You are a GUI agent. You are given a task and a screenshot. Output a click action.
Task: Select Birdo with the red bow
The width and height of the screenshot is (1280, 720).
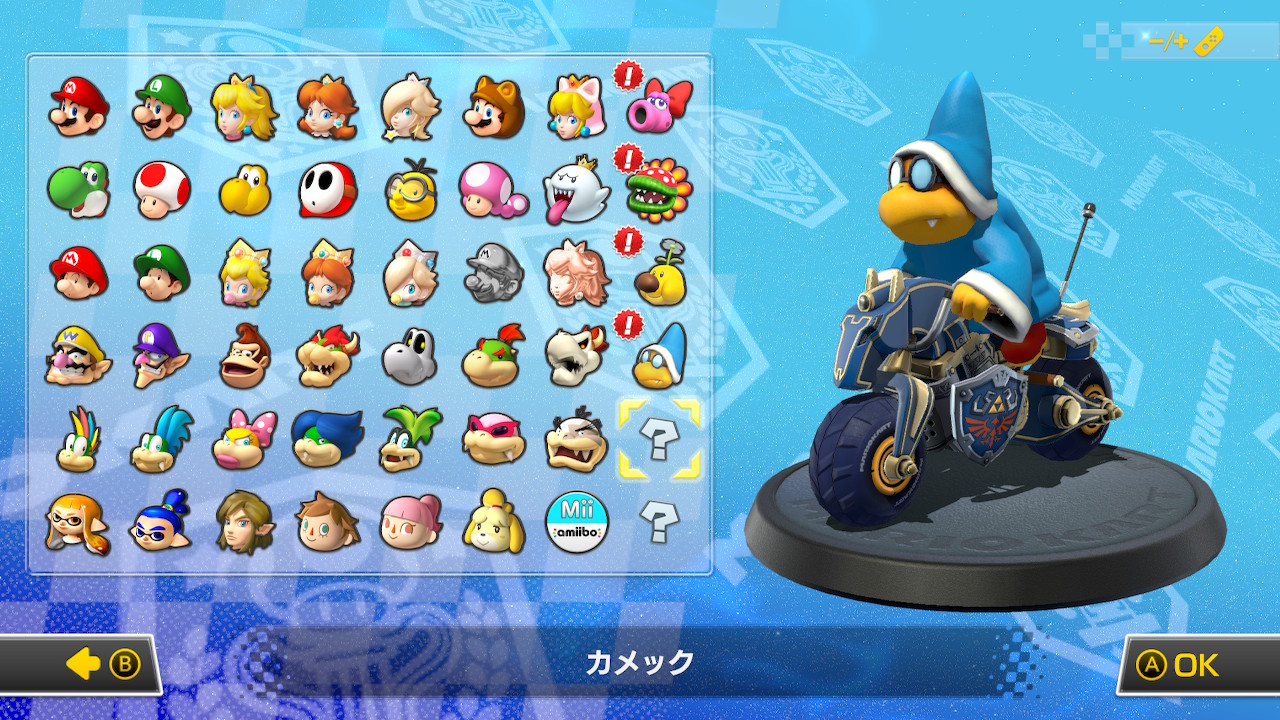[x=659, y=107]
